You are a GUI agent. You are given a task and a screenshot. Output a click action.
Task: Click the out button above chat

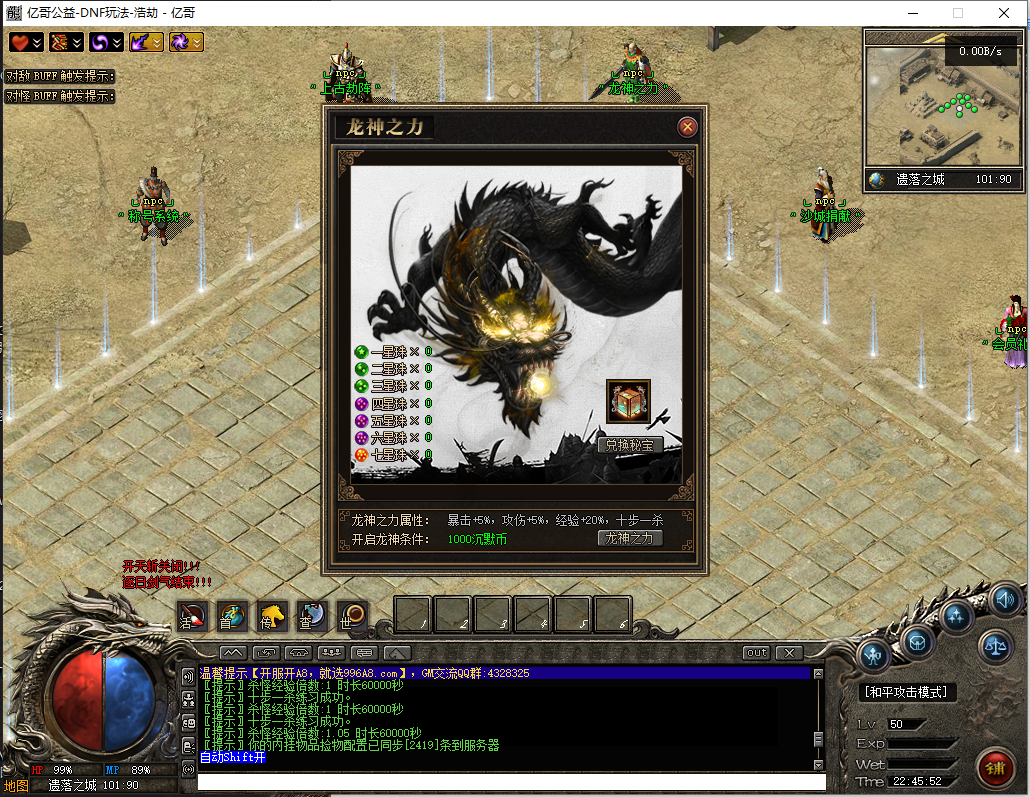[757, 653]
